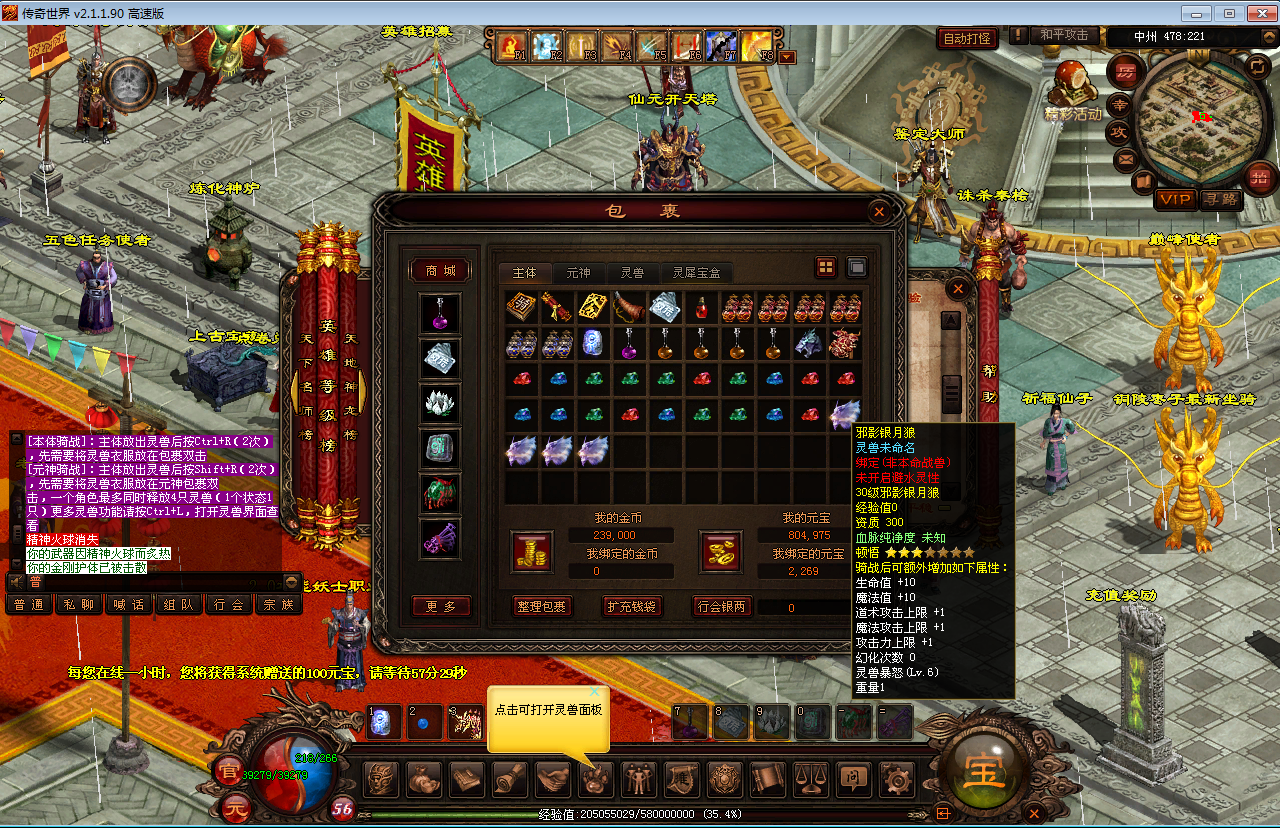Activate 寻路 pathfinding
Image resolution: width=1280 pixels, height=828 pixels.
1220,199
